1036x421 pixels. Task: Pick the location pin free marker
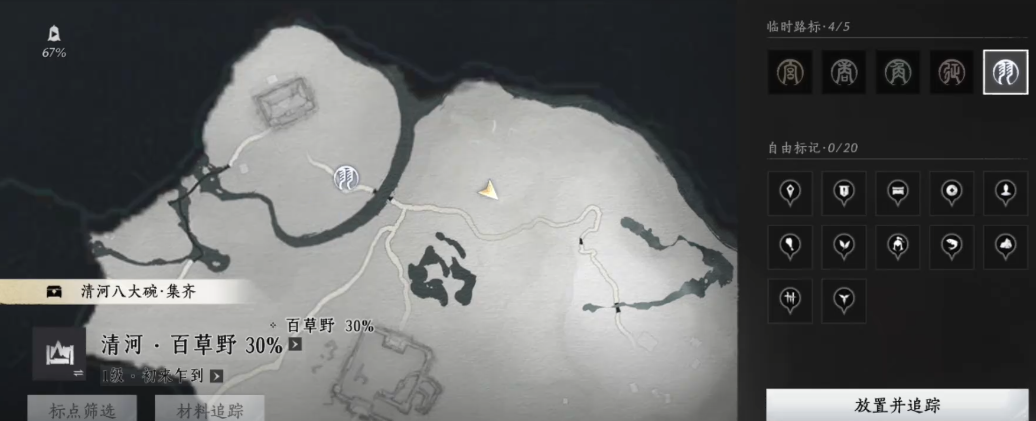click(x=790, y=192)
